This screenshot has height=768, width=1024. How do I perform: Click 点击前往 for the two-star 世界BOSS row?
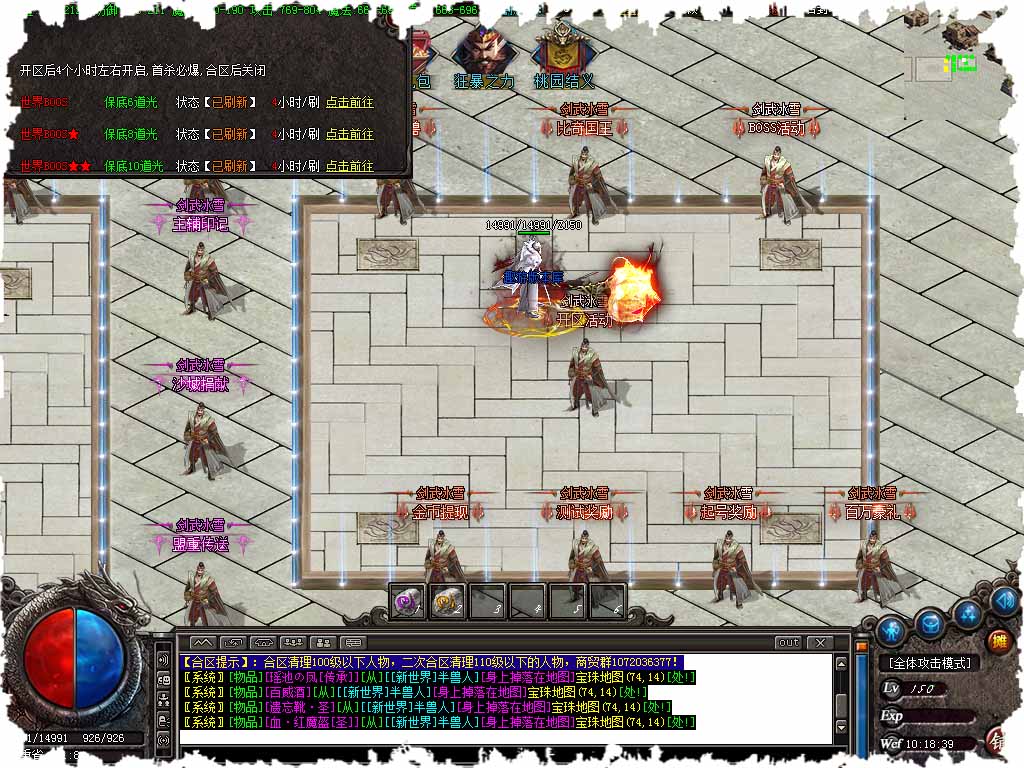pyautogui.click(x=349, y=166)
